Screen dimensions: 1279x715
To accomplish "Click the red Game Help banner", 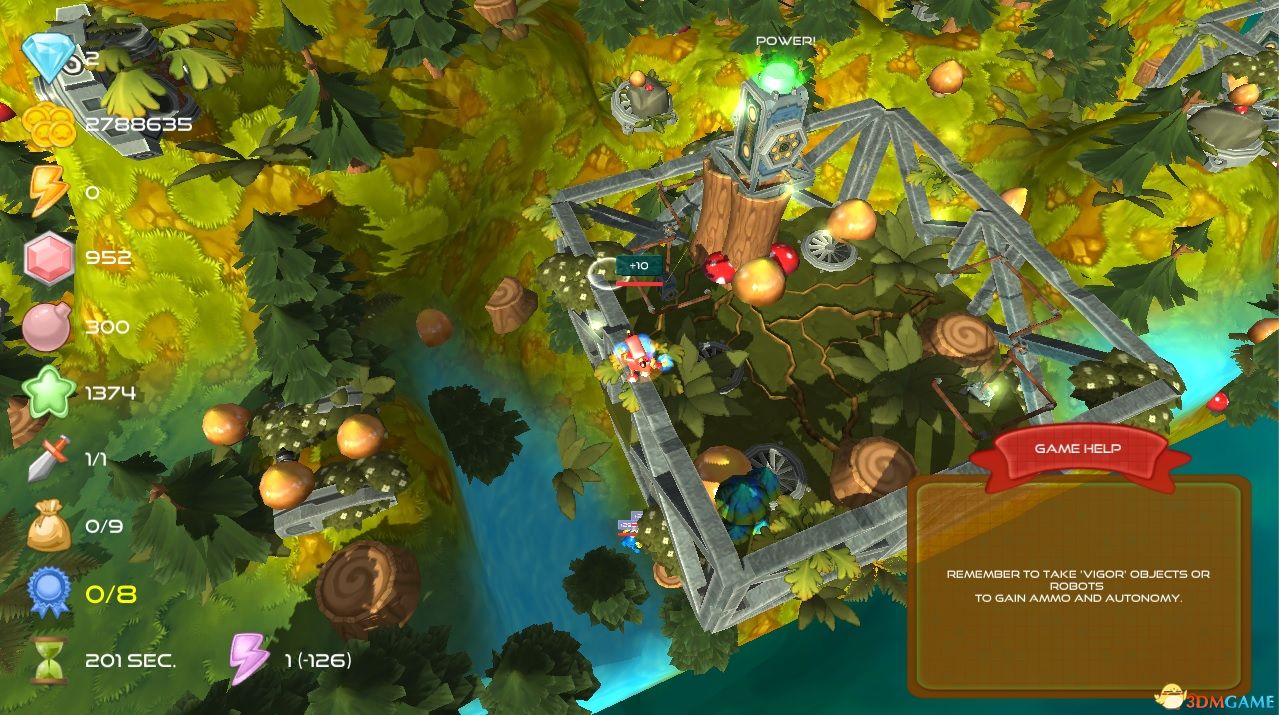I will click(x=1077, y=450).
